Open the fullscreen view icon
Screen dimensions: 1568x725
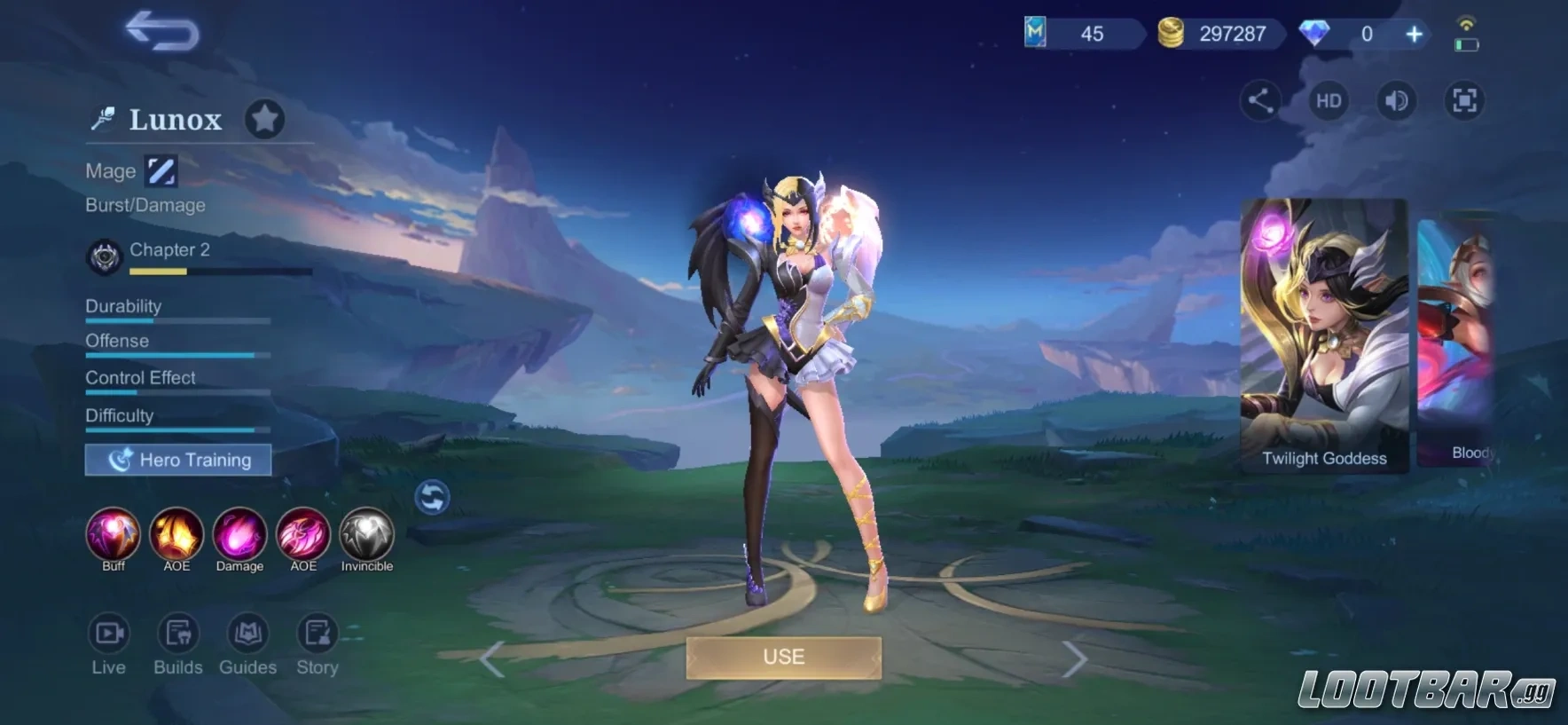click(x=1463, y=100)
